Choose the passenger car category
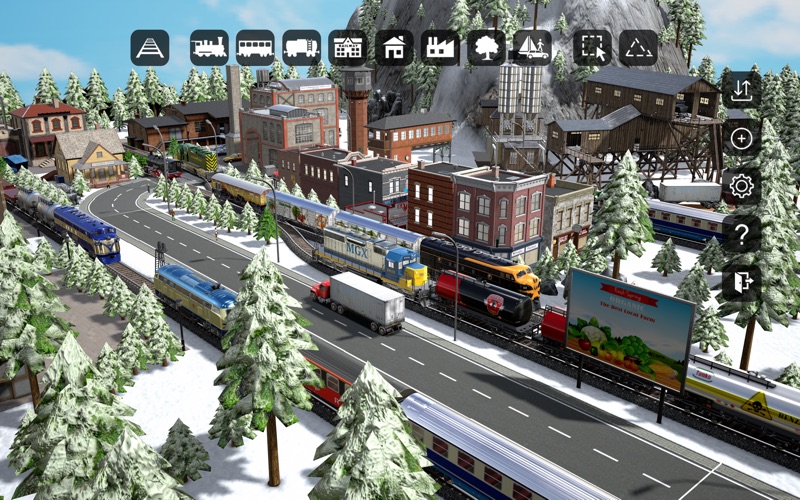 click(x=255, y=47)
